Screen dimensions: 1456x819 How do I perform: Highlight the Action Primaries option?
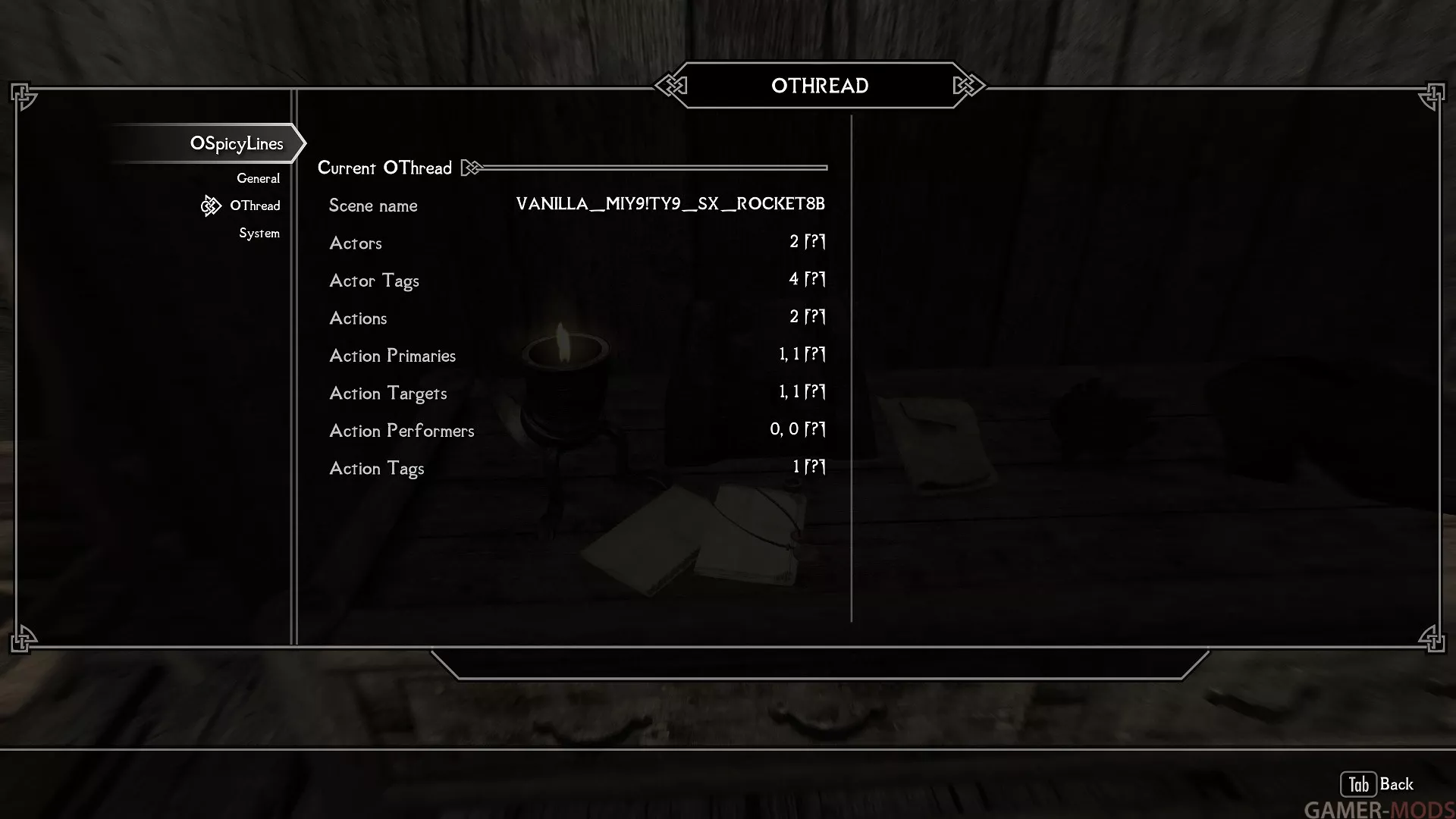[576, 355]
